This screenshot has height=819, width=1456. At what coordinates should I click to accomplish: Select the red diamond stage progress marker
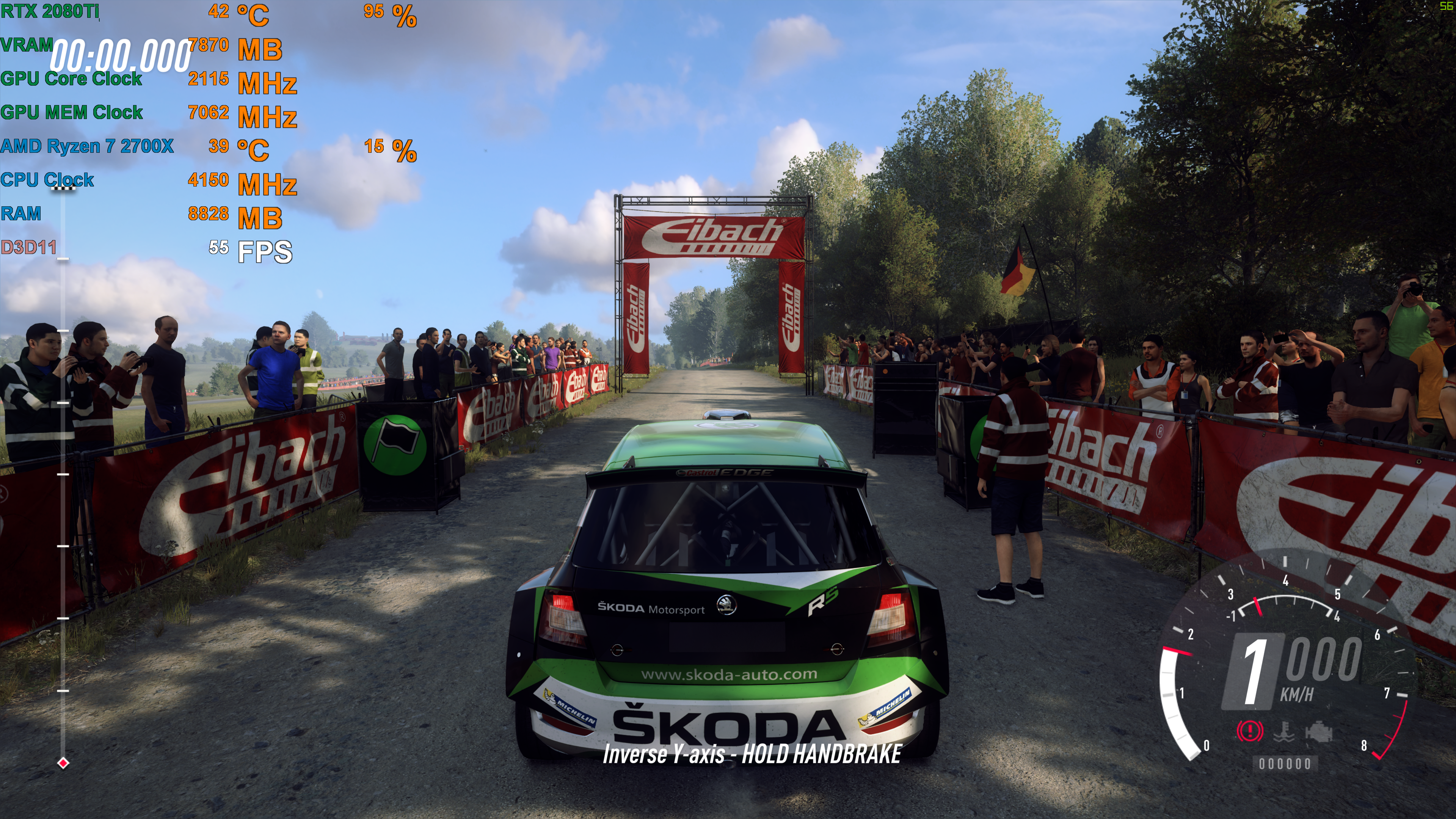point(63,763)
